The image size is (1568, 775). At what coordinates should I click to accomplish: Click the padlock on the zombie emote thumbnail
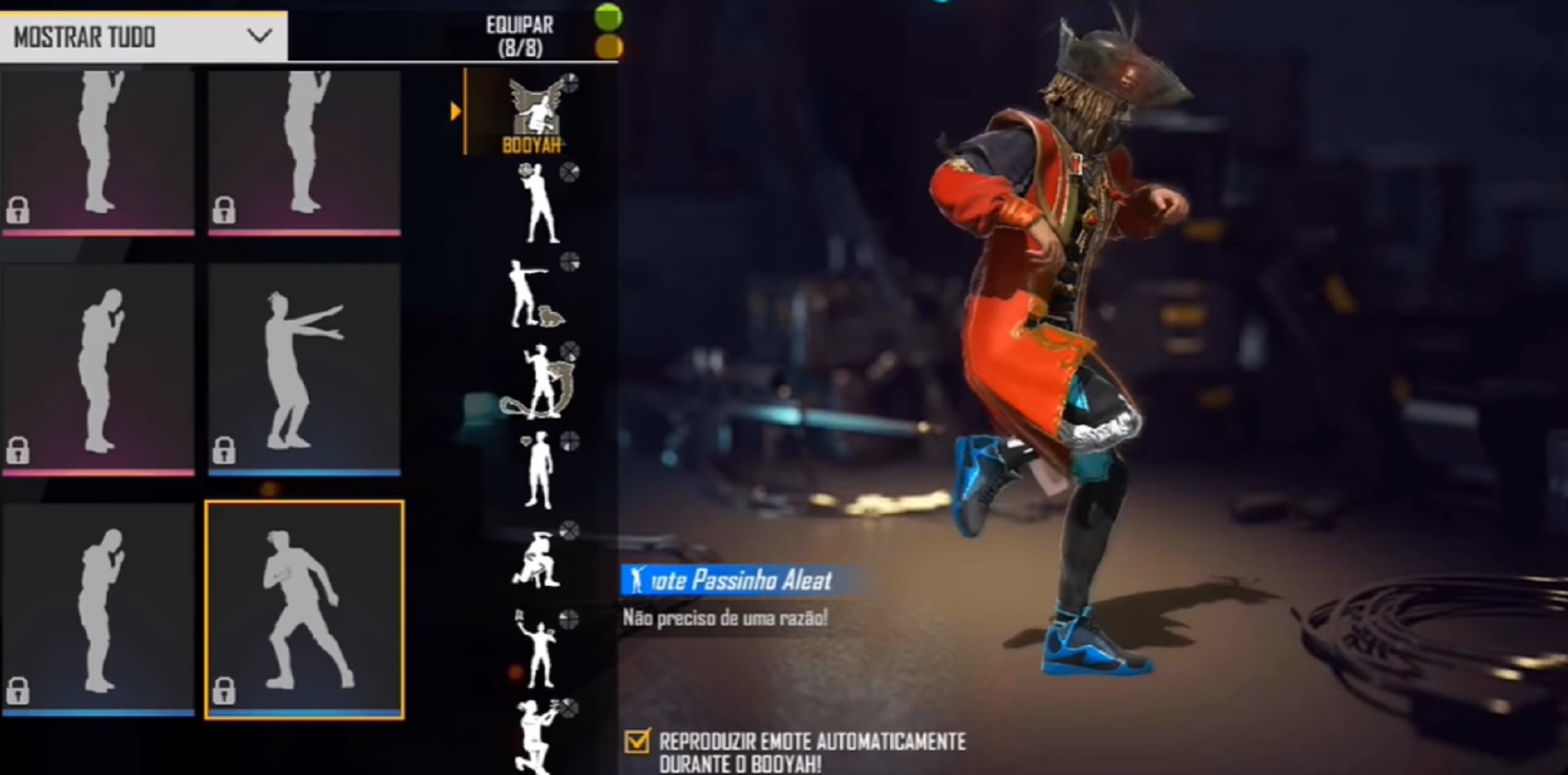click(x=224, y=452)
